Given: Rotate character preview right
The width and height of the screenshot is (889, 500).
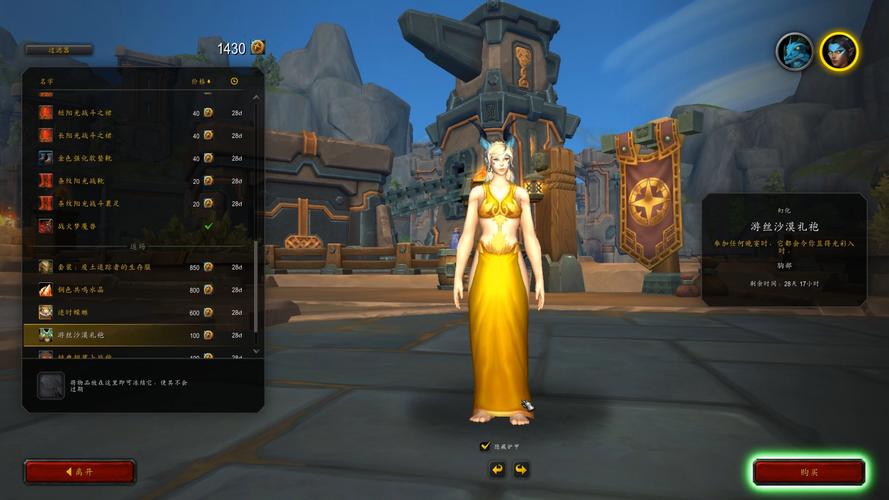Looking at the screenshot, I should coord(521,469).
